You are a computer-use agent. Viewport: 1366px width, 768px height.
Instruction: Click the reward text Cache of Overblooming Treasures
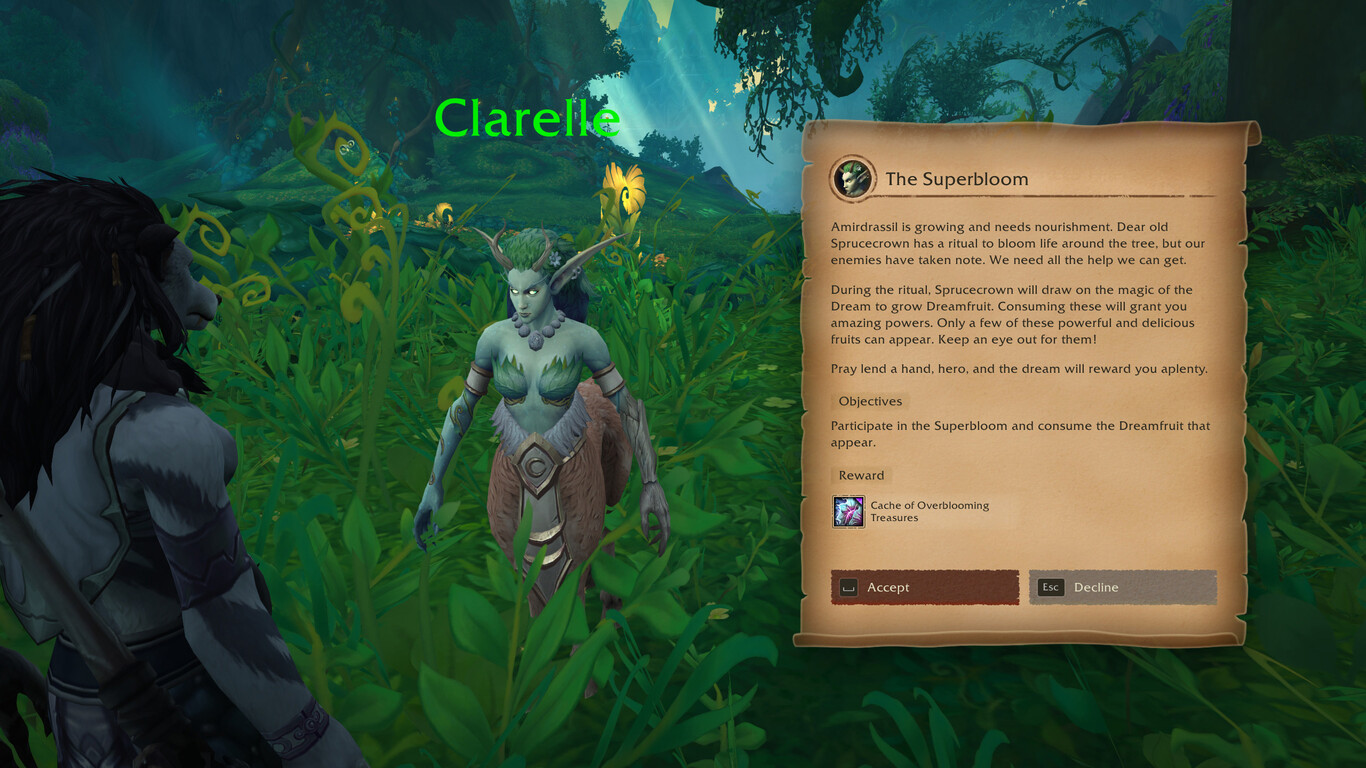pos(928,511)
